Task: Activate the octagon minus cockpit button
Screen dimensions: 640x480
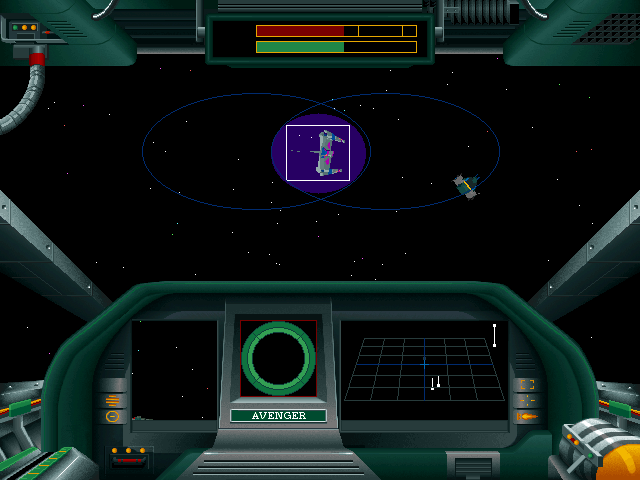Action: 113,416
